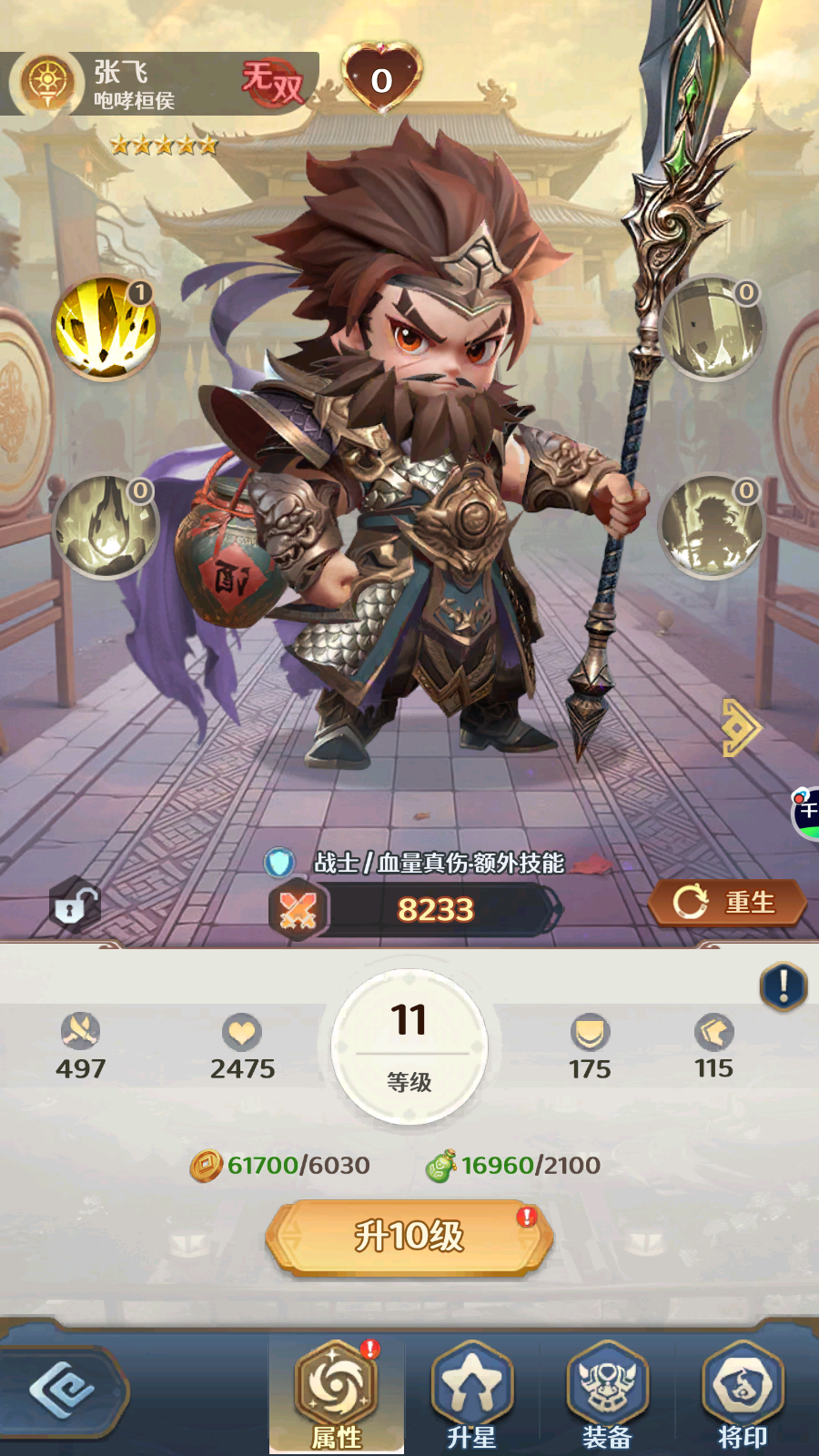Open the yellow crystal burst skill icon
Screen dimensions: 819x1456
(x=106, y=327)
